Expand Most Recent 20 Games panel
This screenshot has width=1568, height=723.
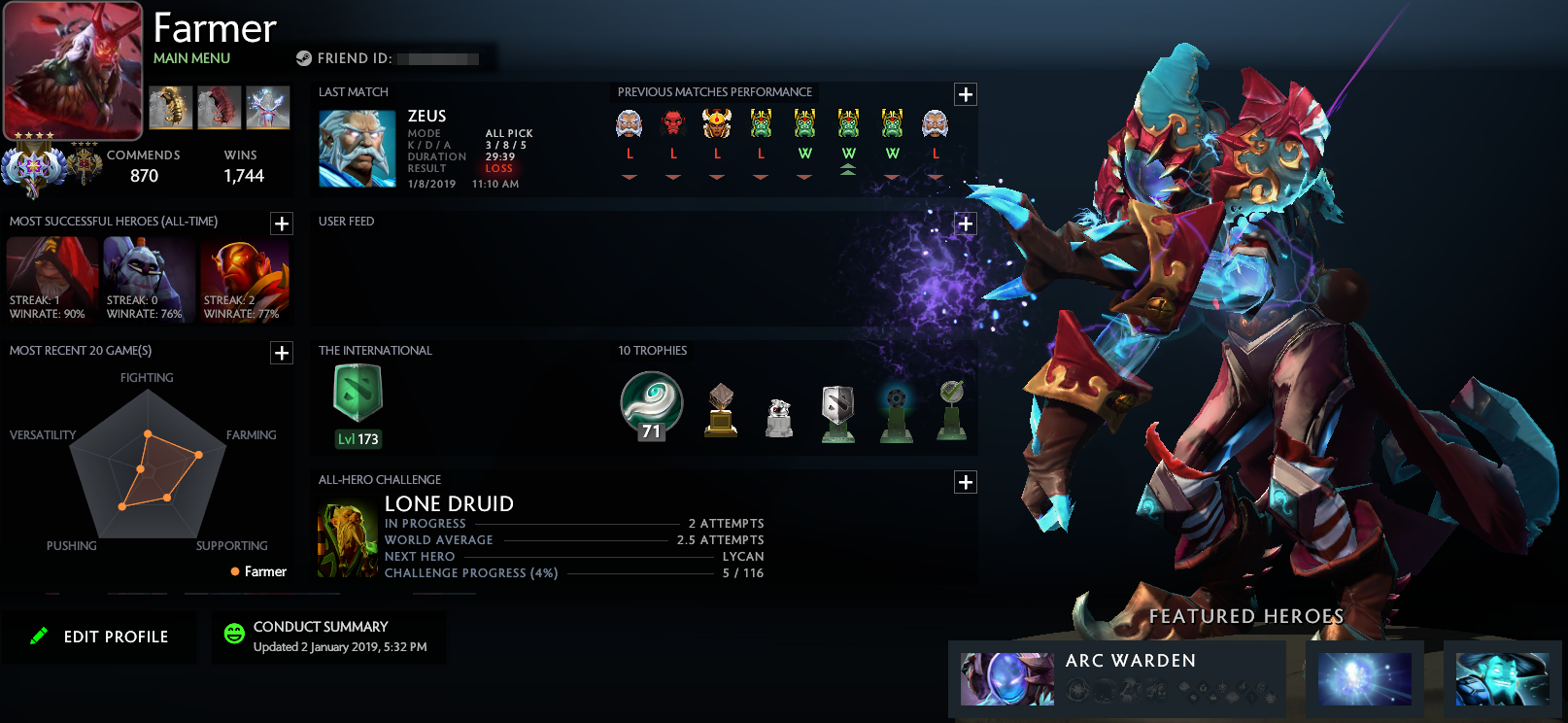pos(282,353)
